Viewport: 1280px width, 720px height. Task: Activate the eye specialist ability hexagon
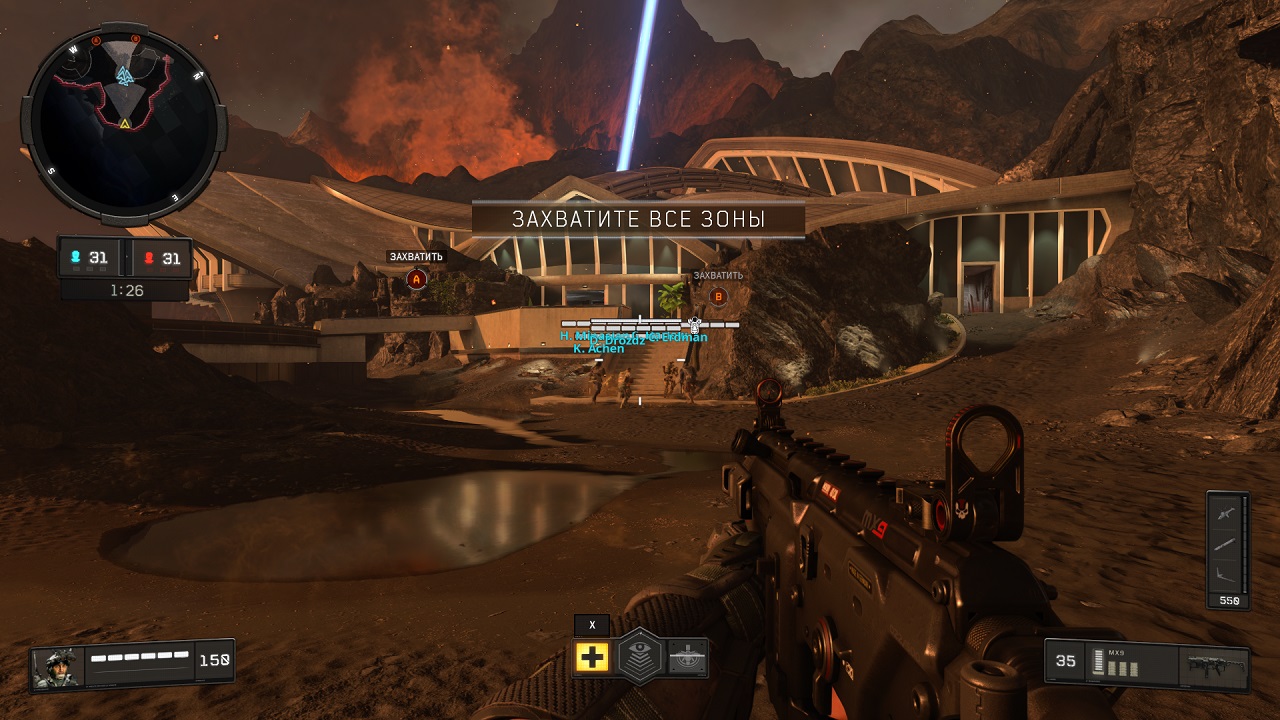tap(639, 657)
